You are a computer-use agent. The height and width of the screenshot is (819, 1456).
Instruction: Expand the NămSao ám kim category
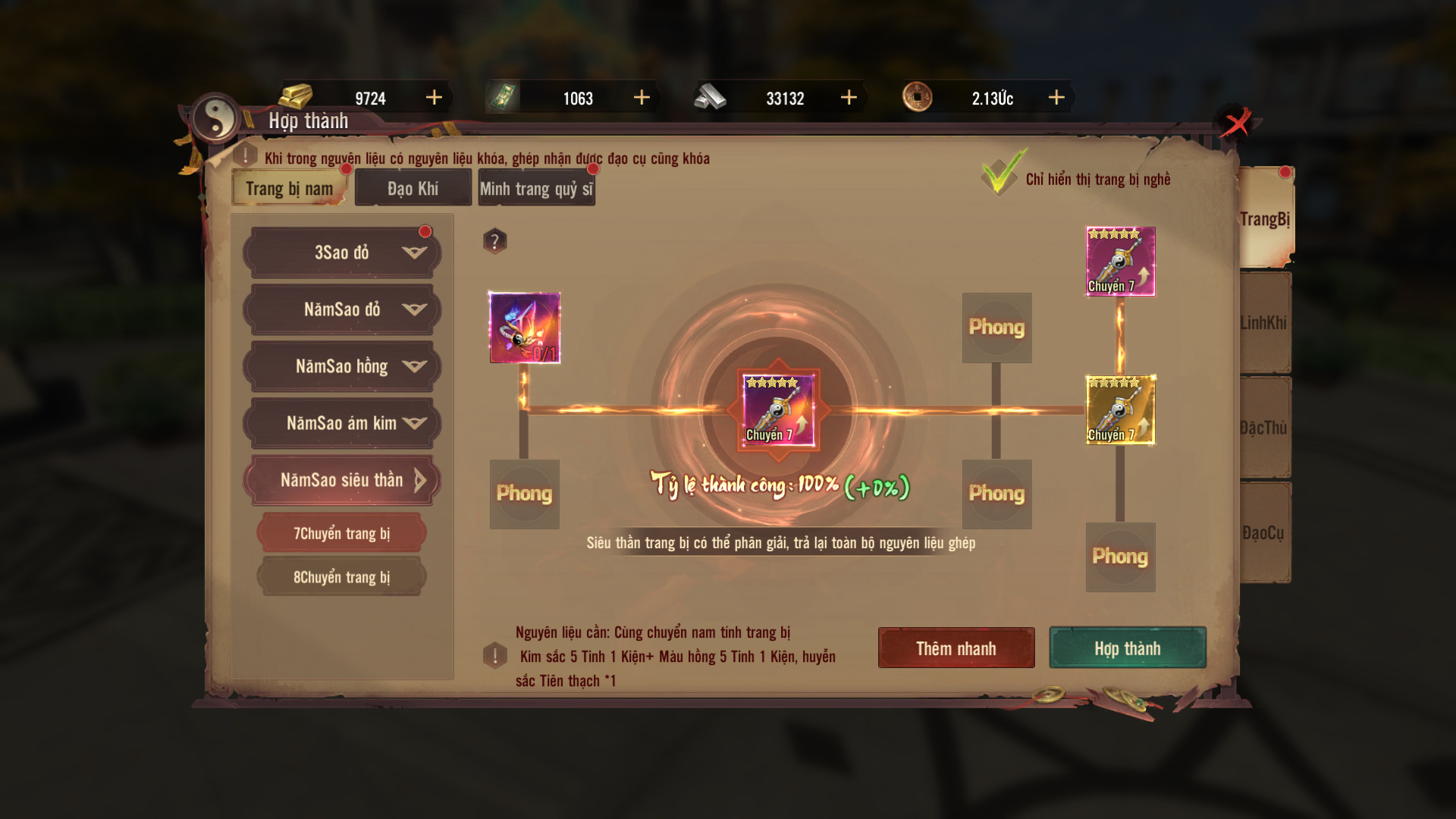[342, 423]
